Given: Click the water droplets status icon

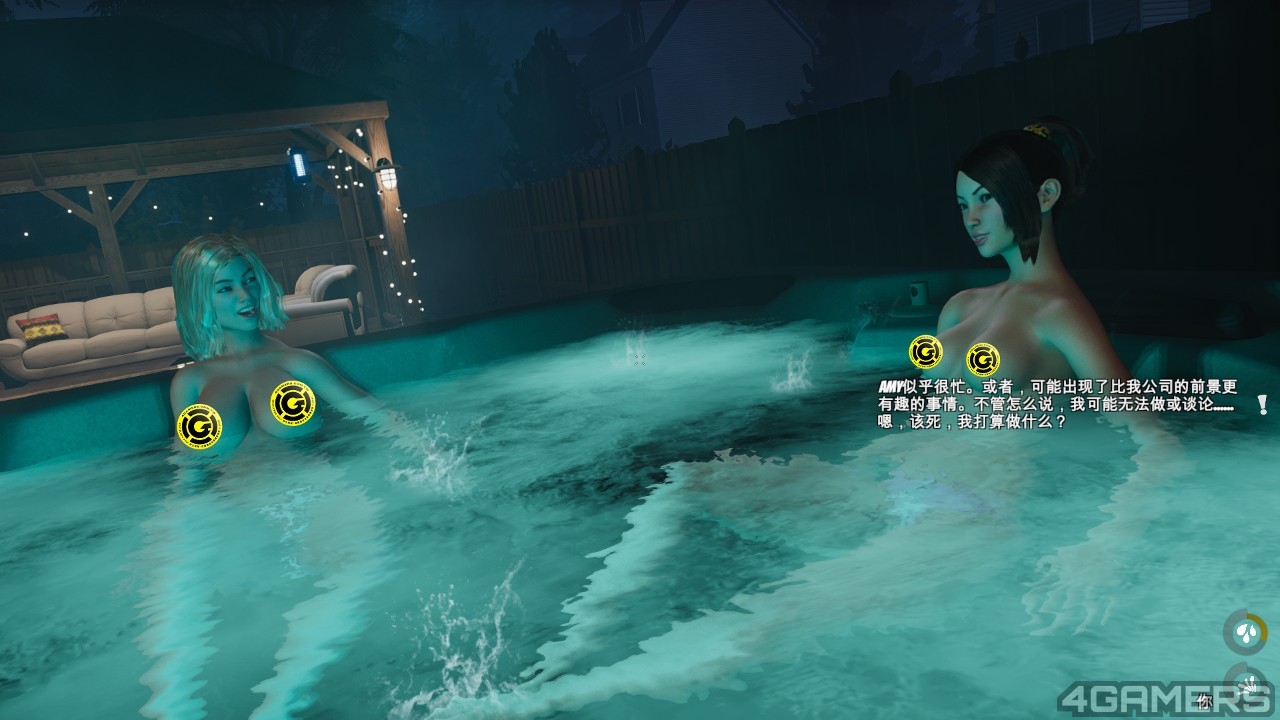Looking at the screenshot, I should pos(1245,633).
